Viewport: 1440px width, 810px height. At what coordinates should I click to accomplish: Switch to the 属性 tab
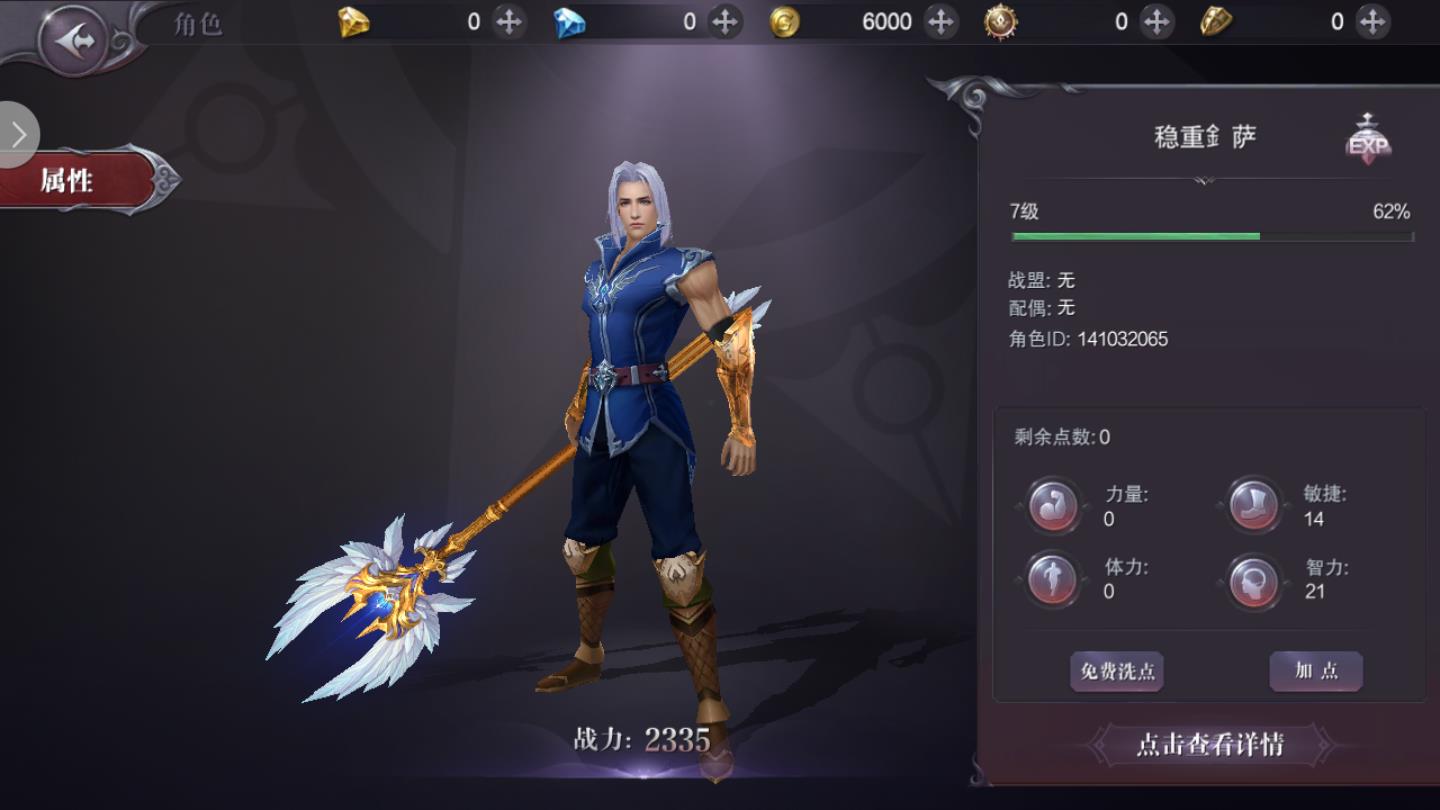click(70, 181)
